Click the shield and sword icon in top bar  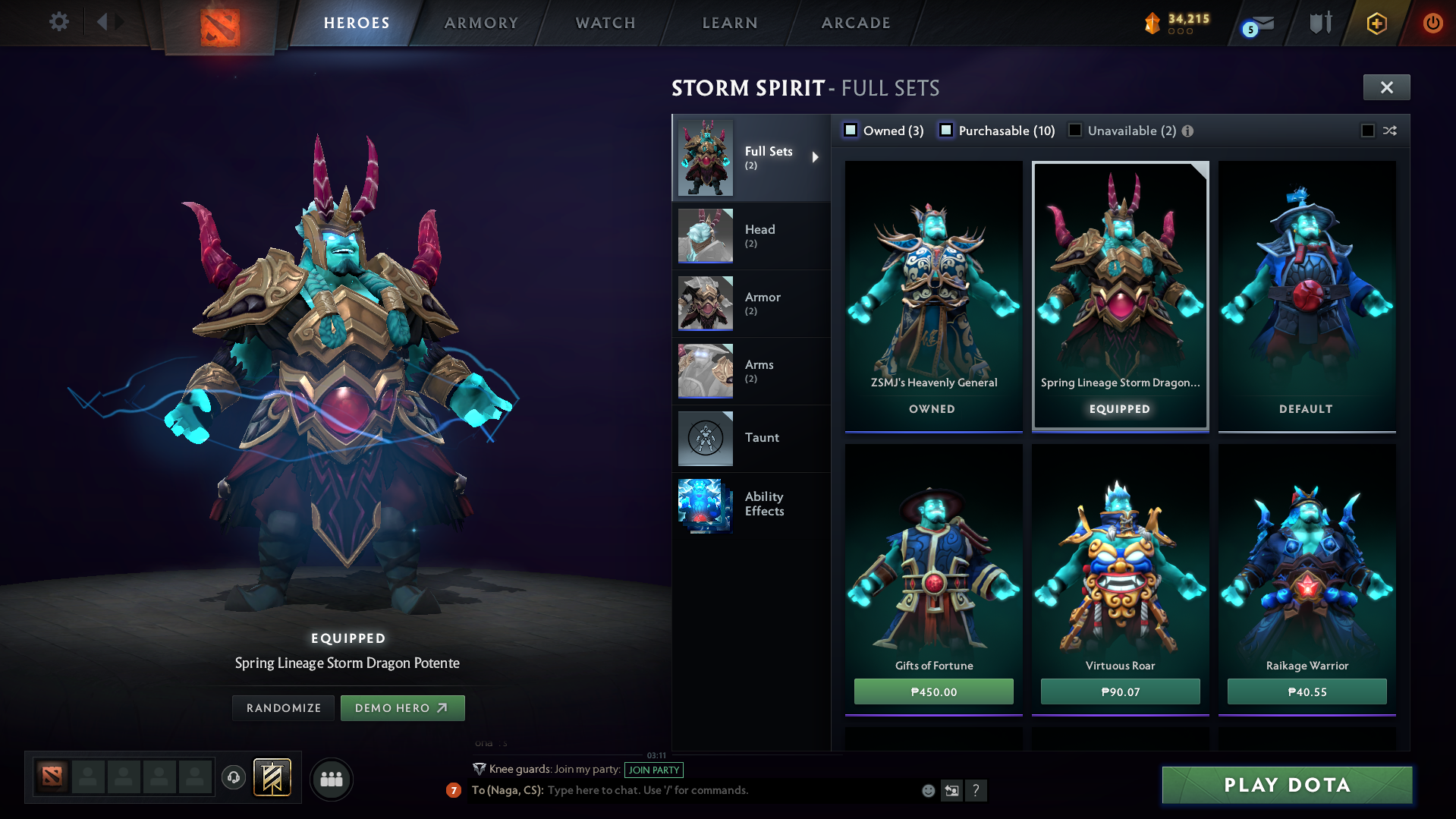click(x=1319, y=23)
